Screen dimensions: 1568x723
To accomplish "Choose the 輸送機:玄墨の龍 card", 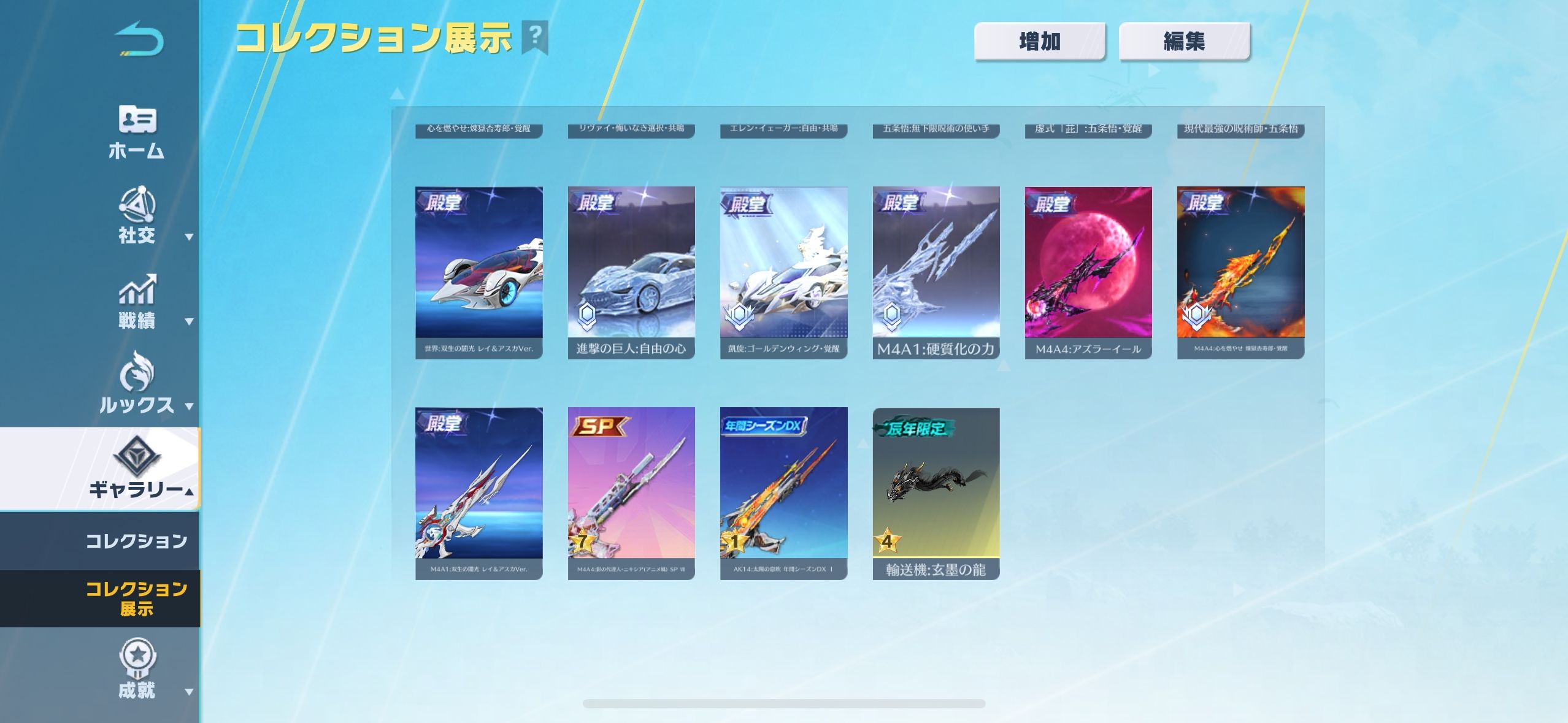I will click(936, 493).
